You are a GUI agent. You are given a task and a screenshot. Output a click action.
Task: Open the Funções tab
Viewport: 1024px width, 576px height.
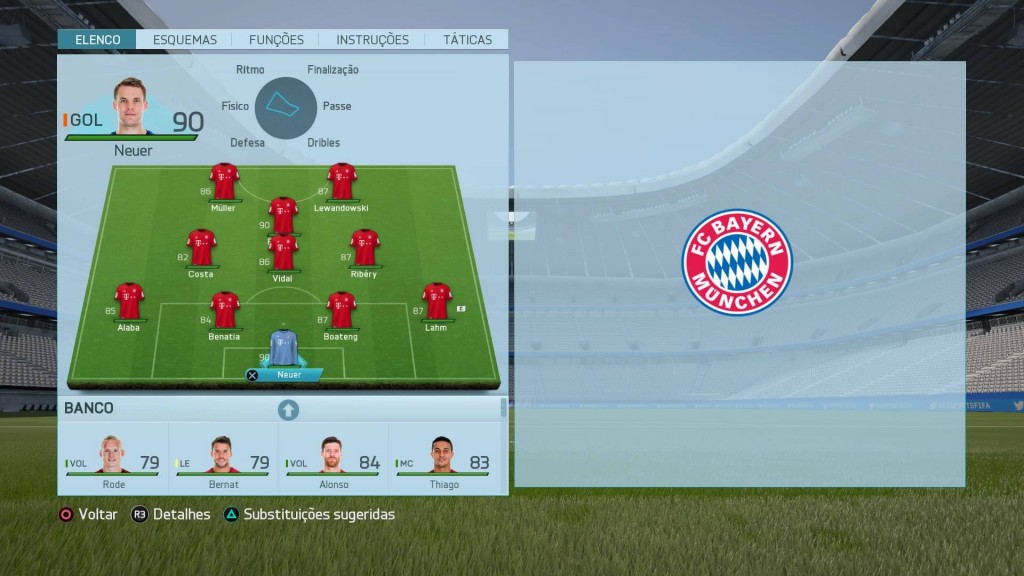pyautogui.click(x=276, y=40)
